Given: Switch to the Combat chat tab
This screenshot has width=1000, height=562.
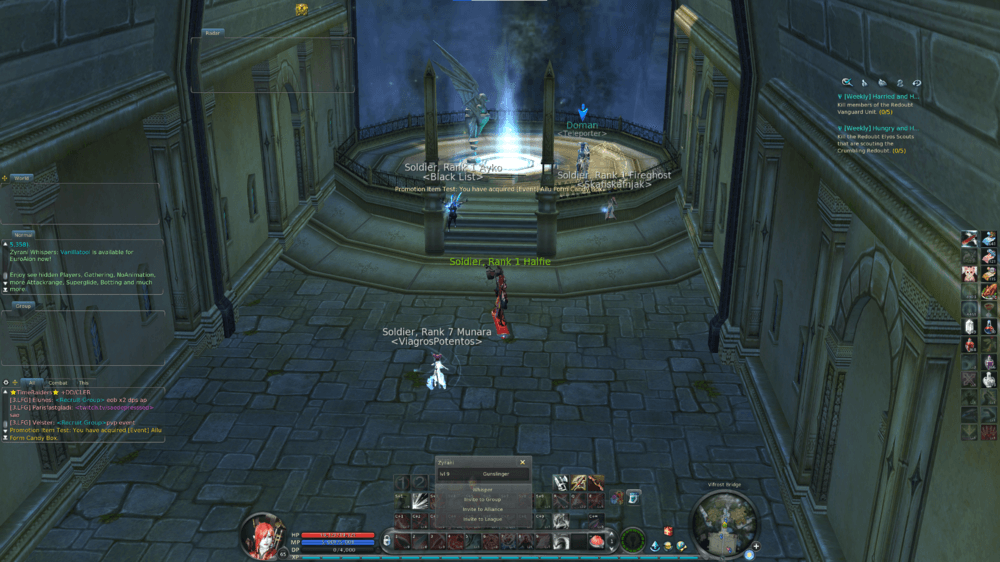Looking at the screenshot, I should [59, 382].
